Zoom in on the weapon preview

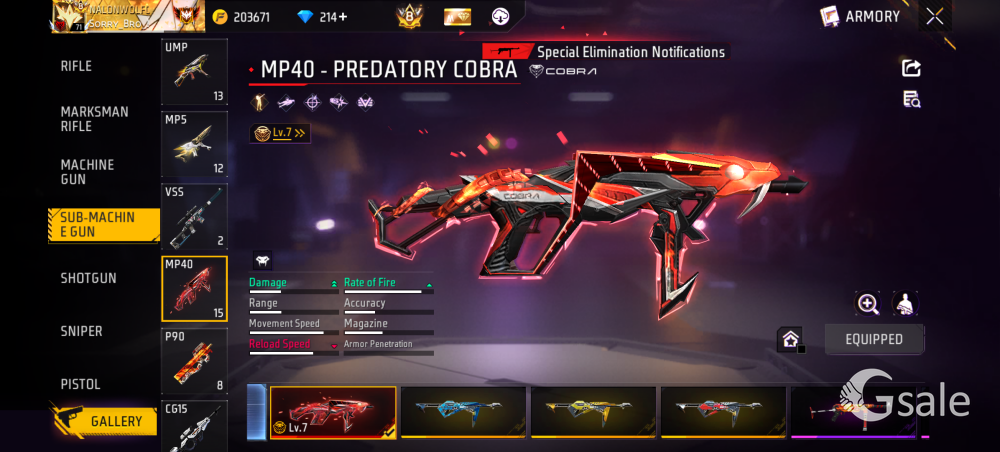868,304
